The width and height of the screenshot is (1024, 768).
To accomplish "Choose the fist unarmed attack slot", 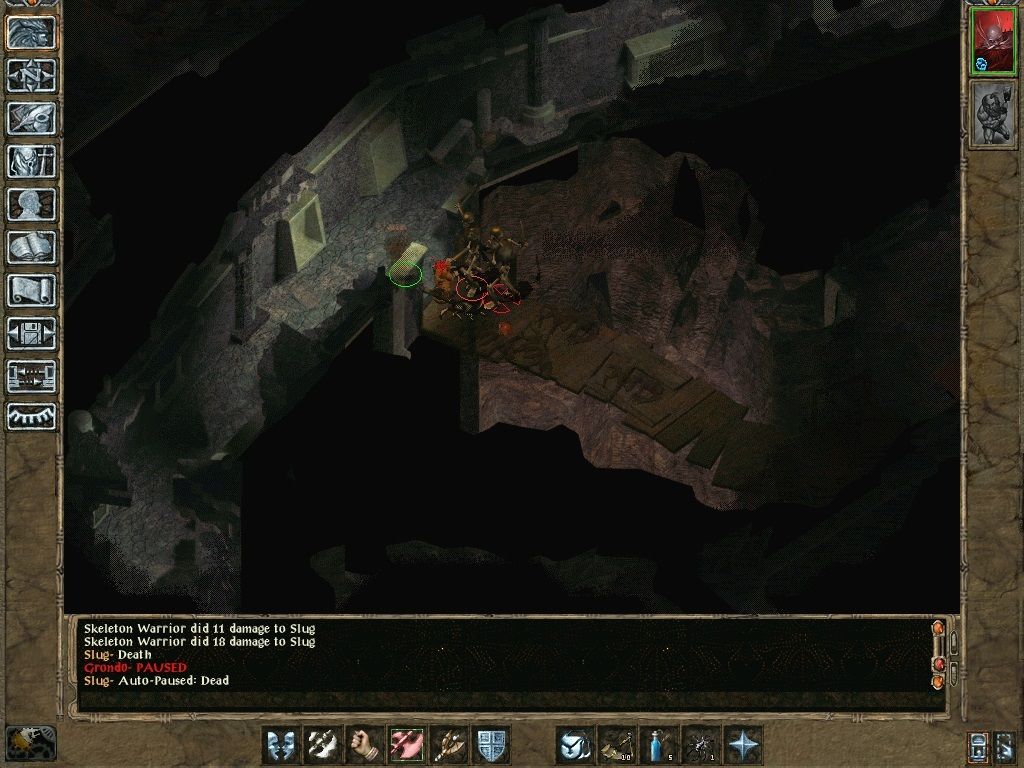I will pos(365,745).
